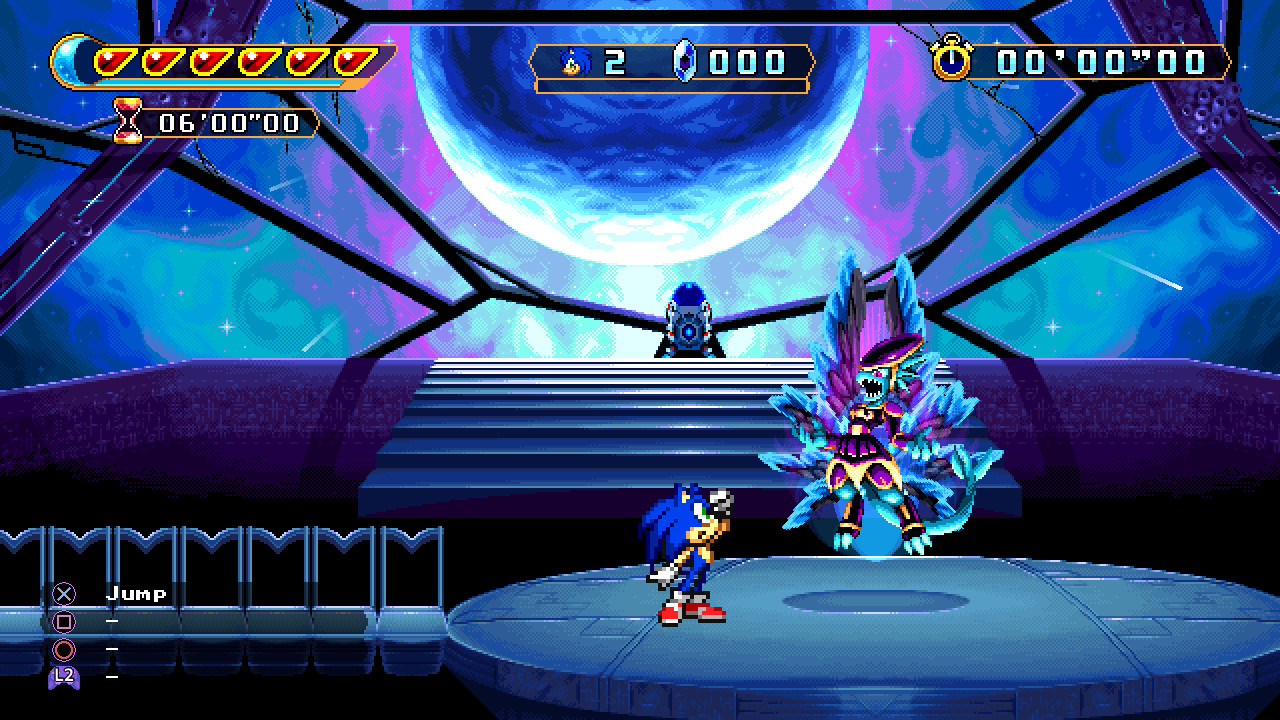The height and width of the screenshot is (720, 1280).
Task: Expand the ring counter showing 000
Action: point(745,62)
